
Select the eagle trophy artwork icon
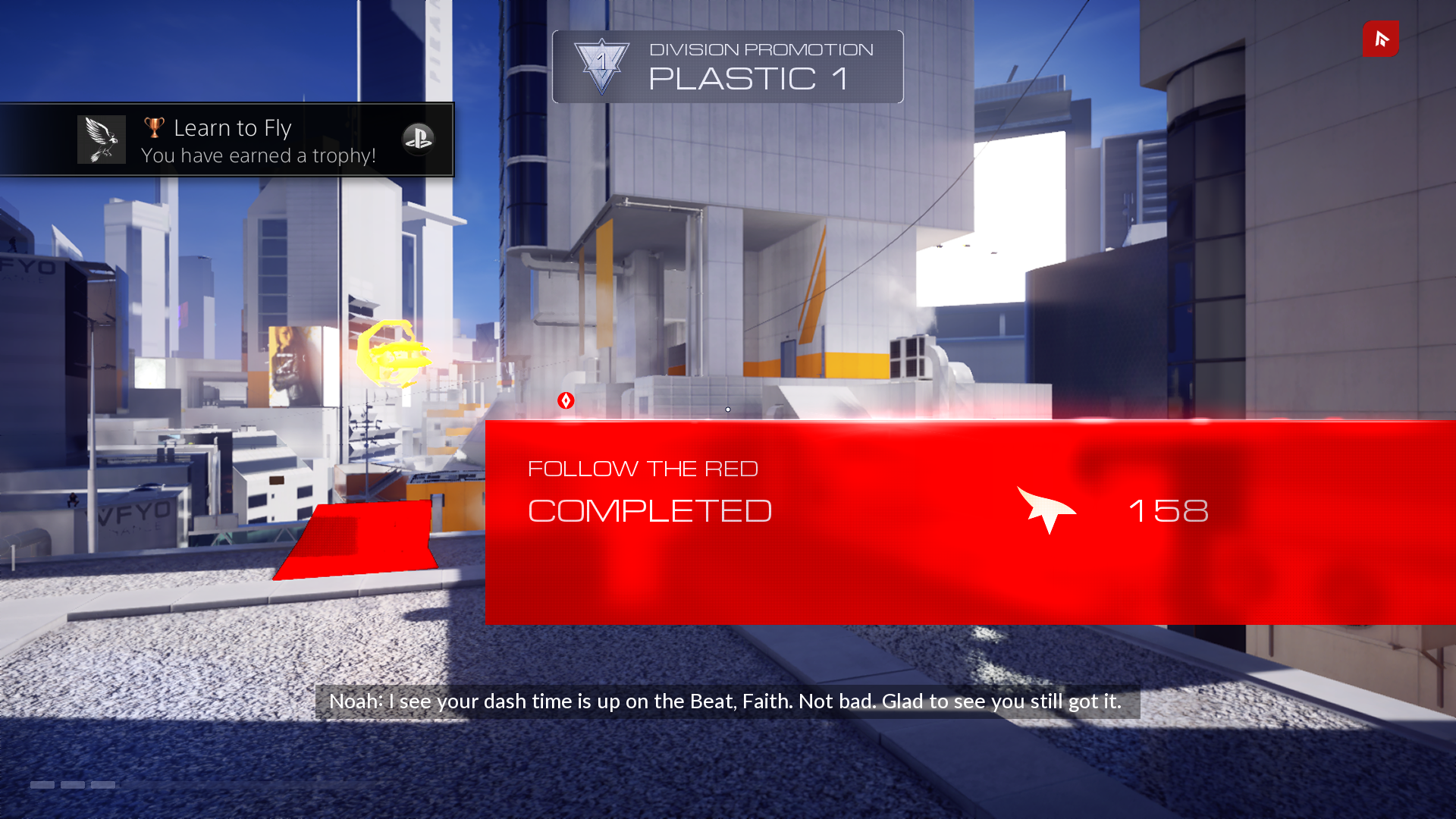[x=101, y=140]
